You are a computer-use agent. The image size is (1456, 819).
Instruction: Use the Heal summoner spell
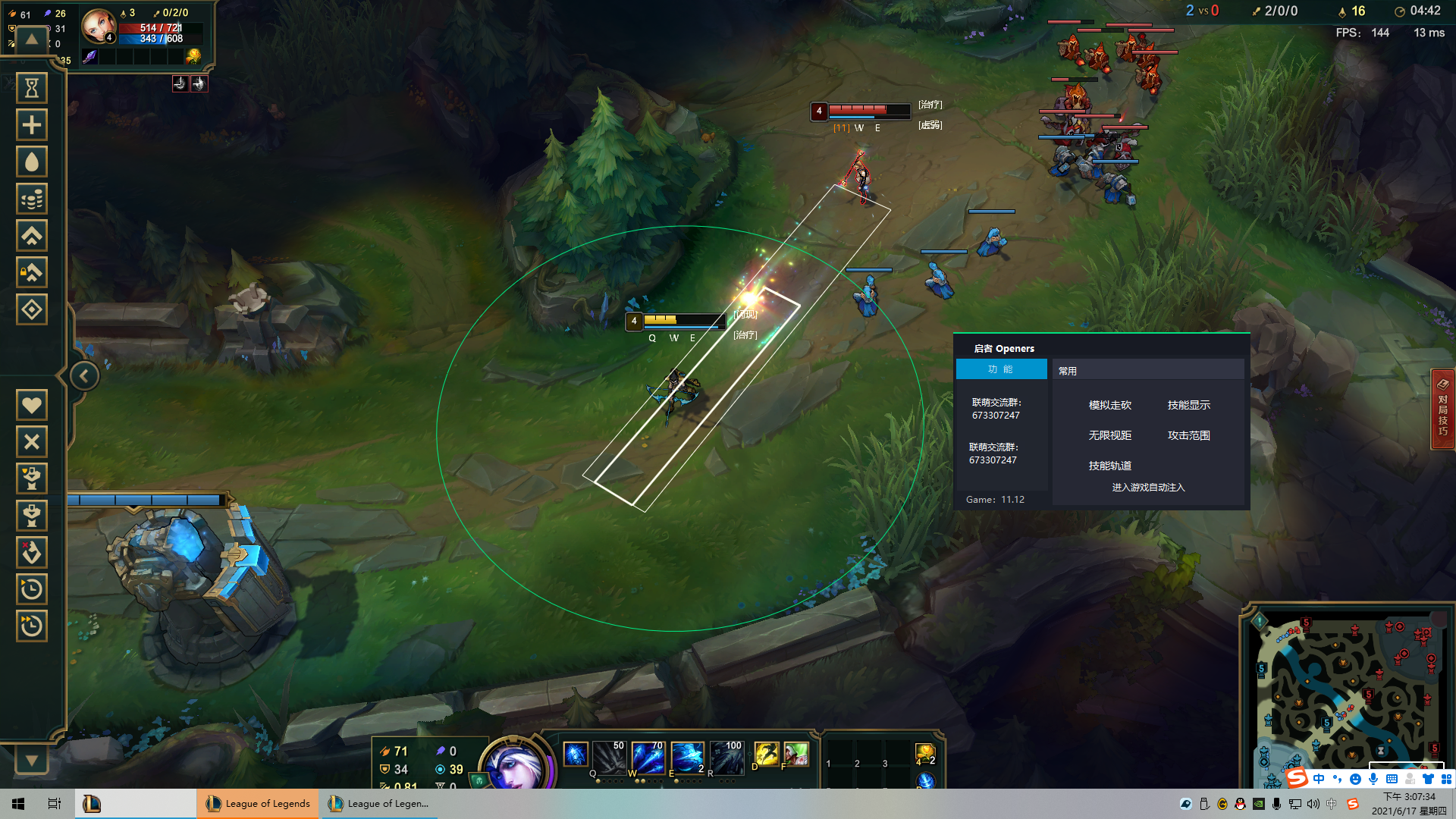796,754
